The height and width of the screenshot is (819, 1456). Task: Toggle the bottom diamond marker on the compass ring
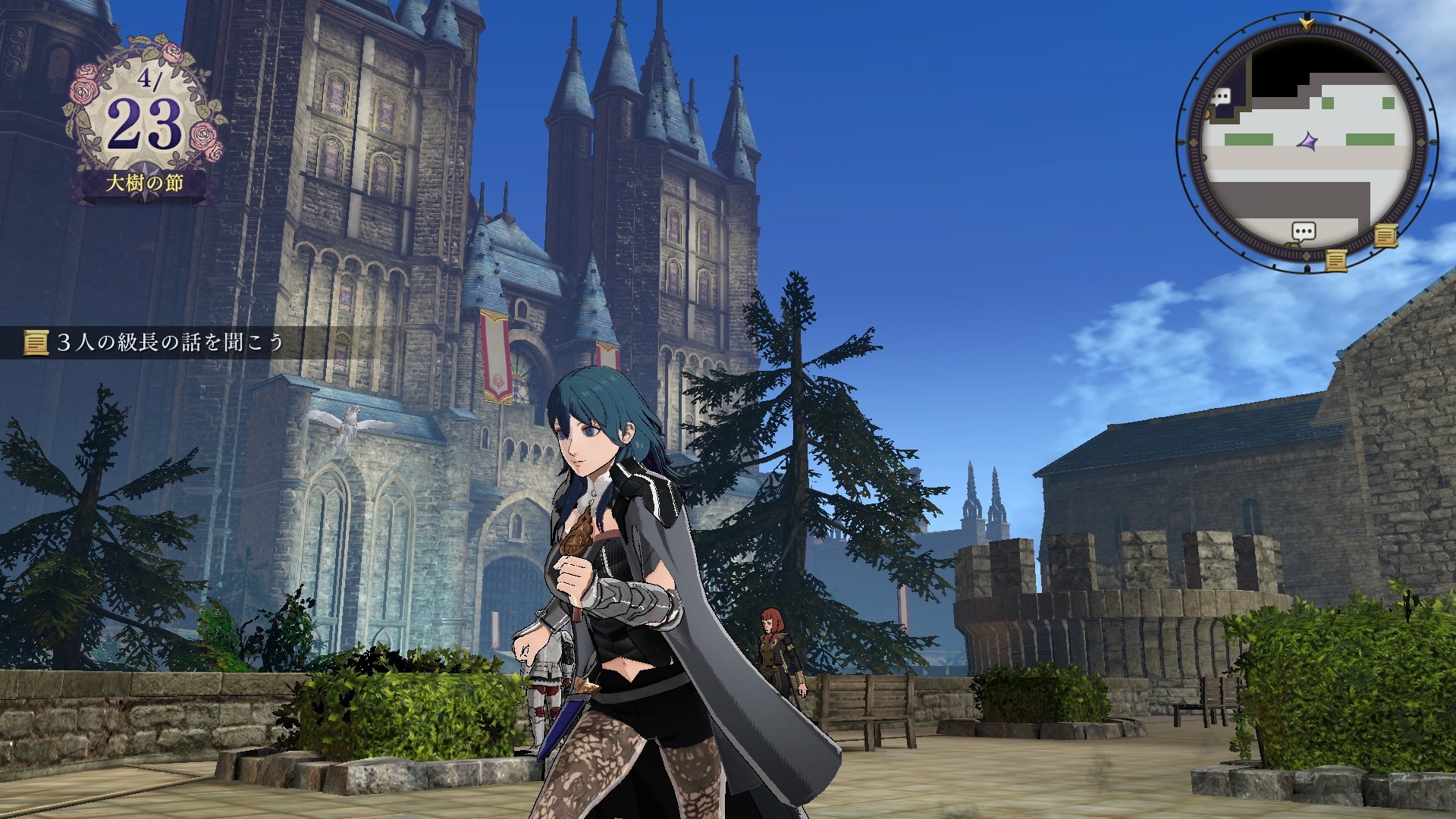[x=1307, y=255]
